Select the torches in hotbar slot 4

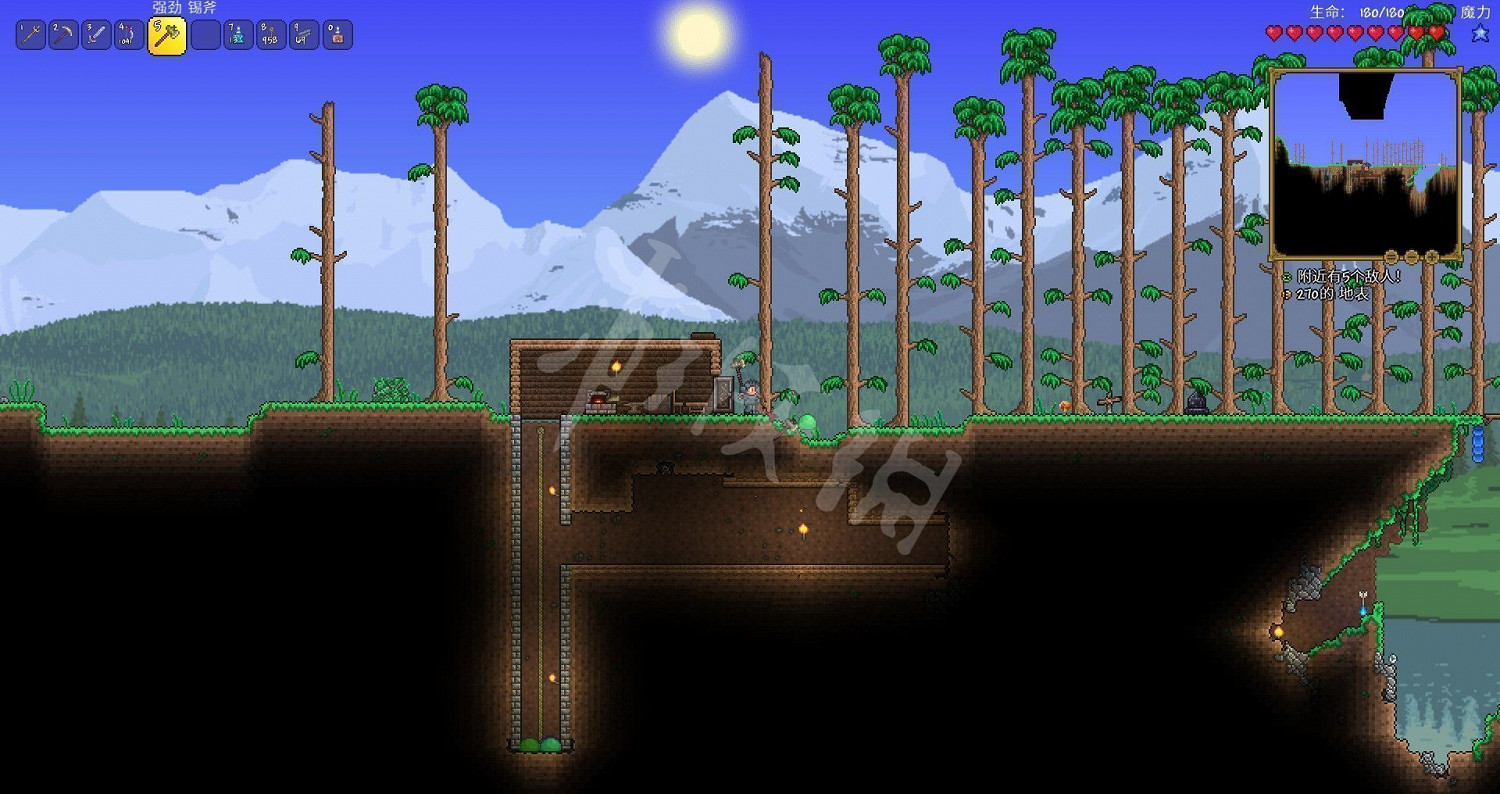click(x=127, y=33)
